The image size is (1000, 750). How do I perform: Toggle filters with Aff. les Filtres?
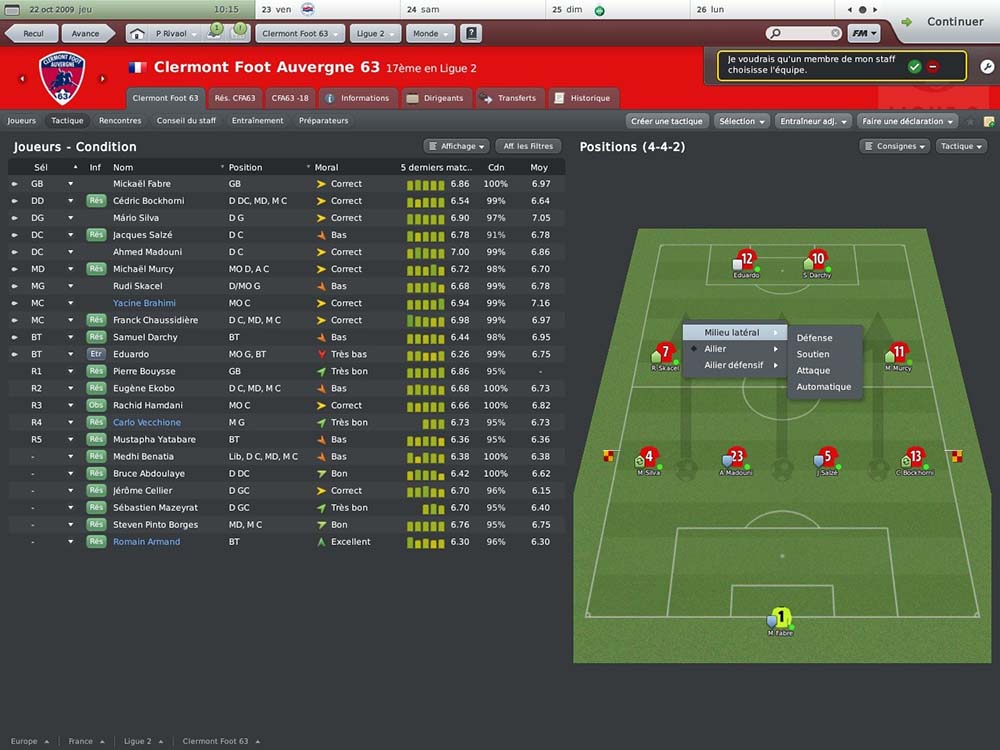(528, 146)
